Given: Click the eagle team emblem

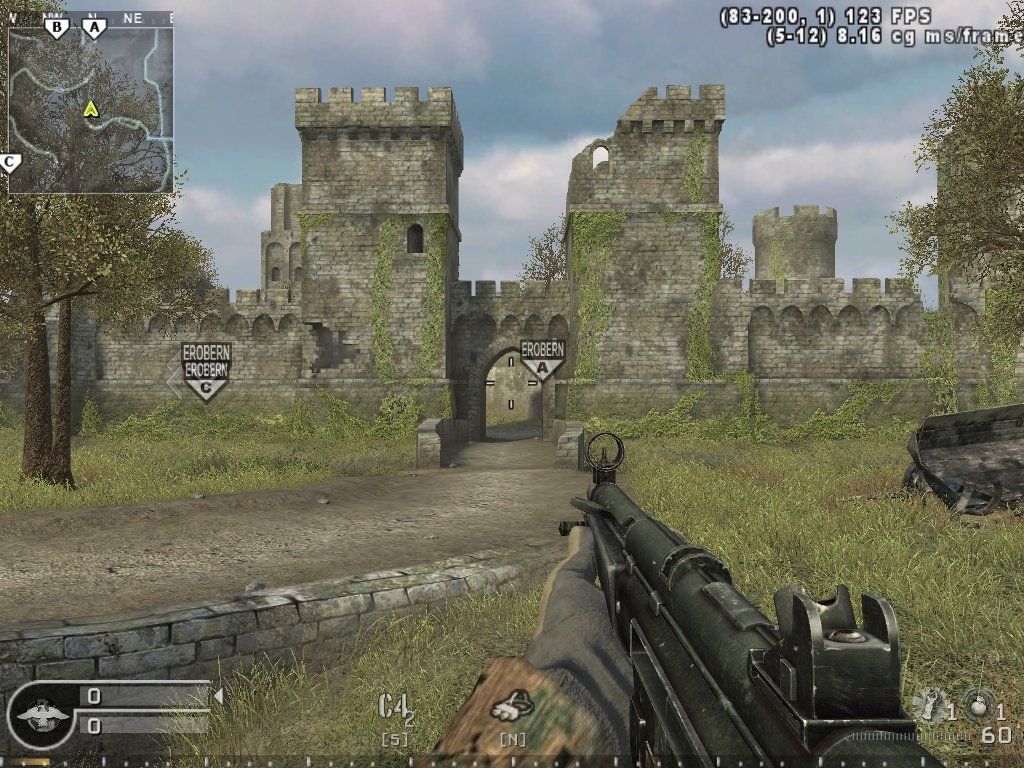Looking at the screenshot, I should pyautogui.click(x=43, y=716).
